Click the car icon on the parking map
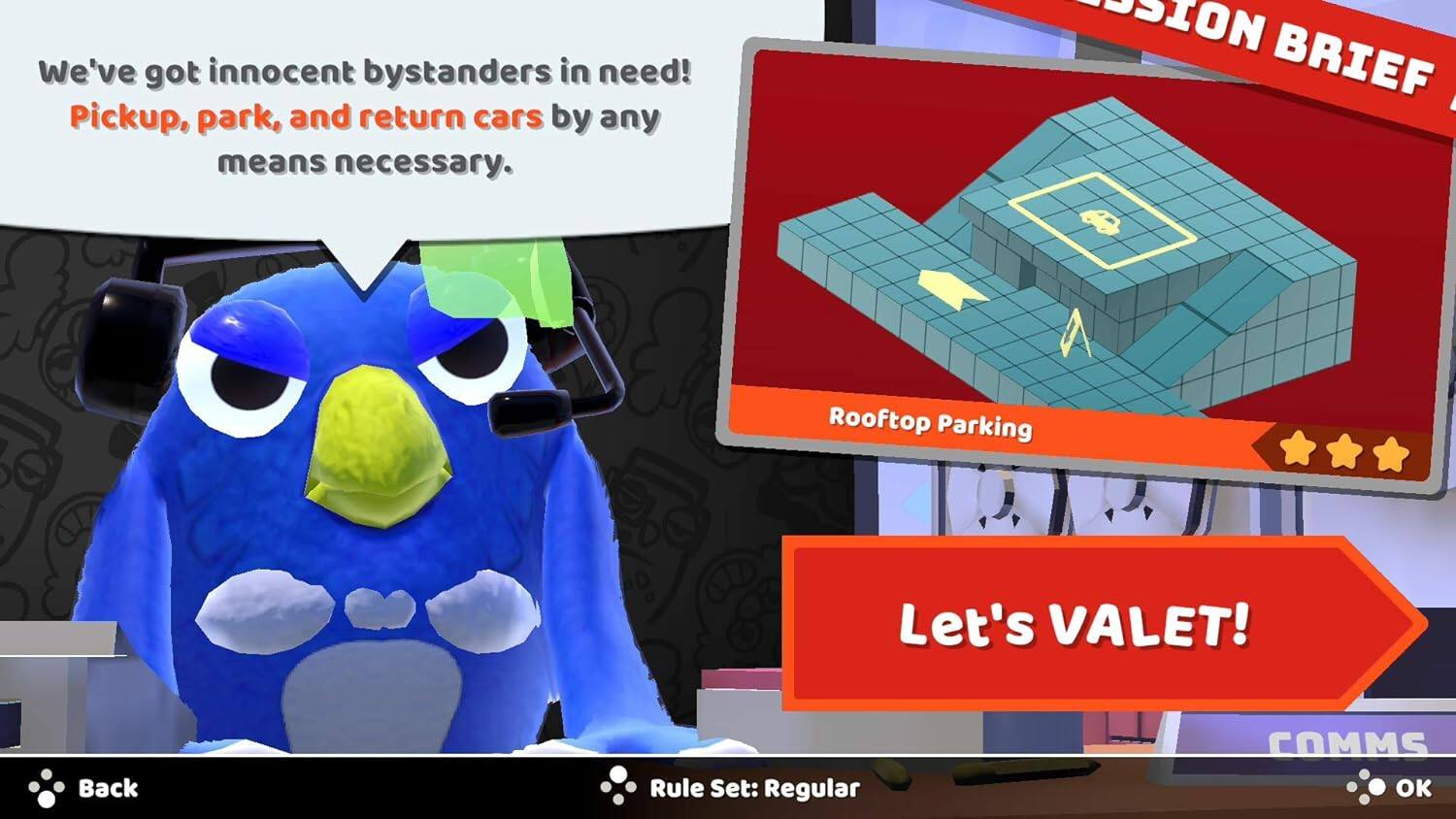Image resolution: width=1456 pixels, height=819 pixels. [x=1102, y=219]
